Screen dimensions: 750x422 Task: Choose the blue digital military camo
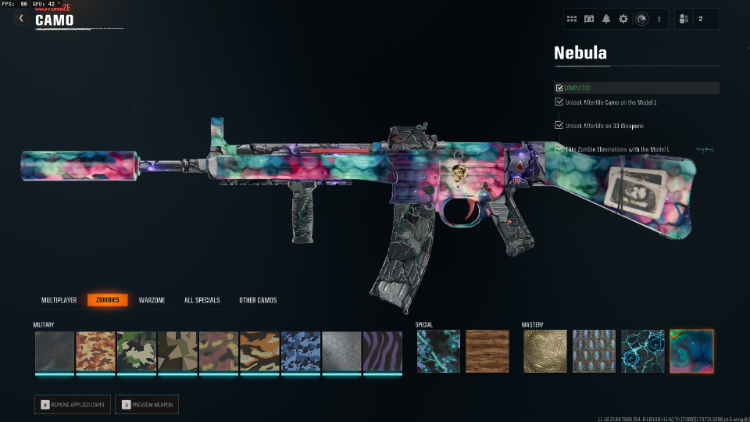(x=299, y=351)
